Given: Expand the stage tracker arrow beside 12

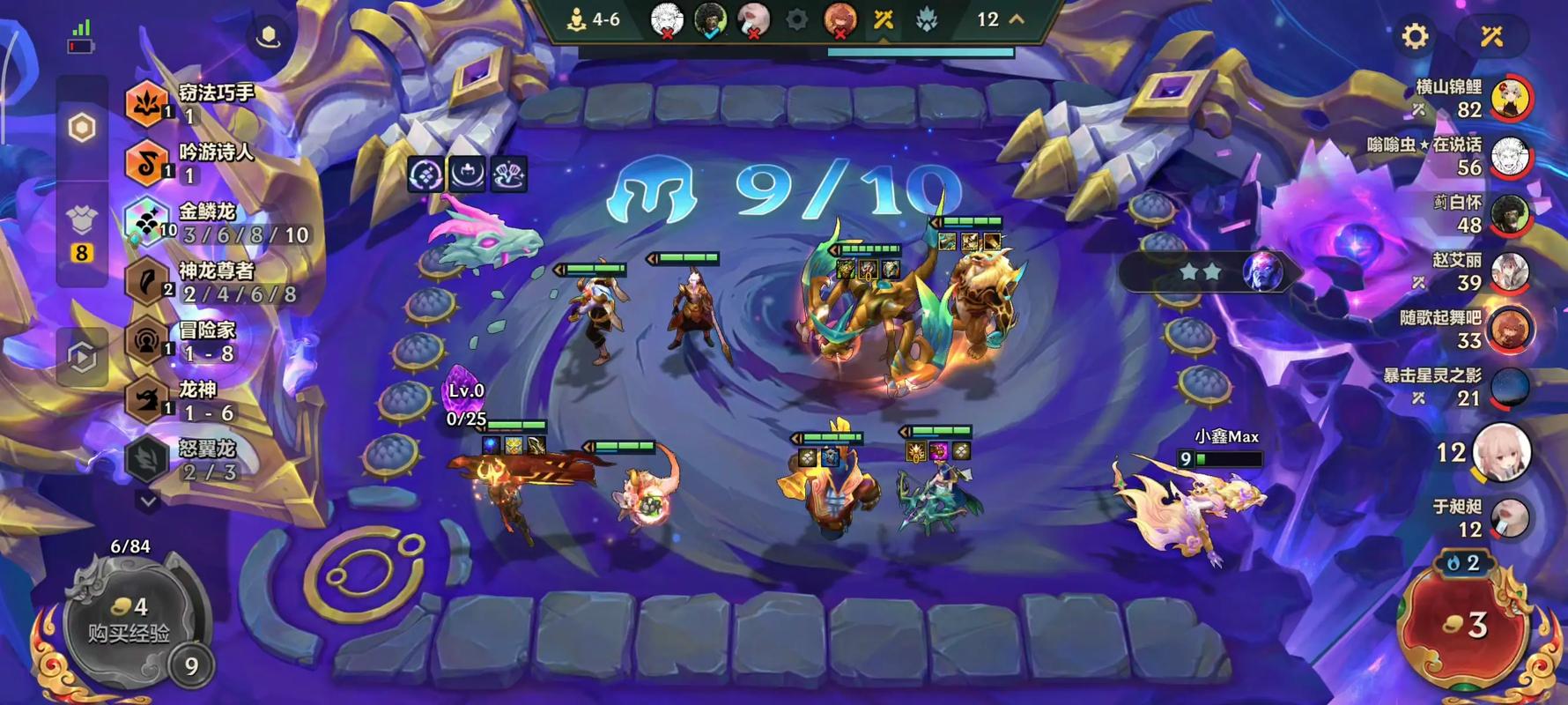Looking at the screenshot, I should 1017,19.
